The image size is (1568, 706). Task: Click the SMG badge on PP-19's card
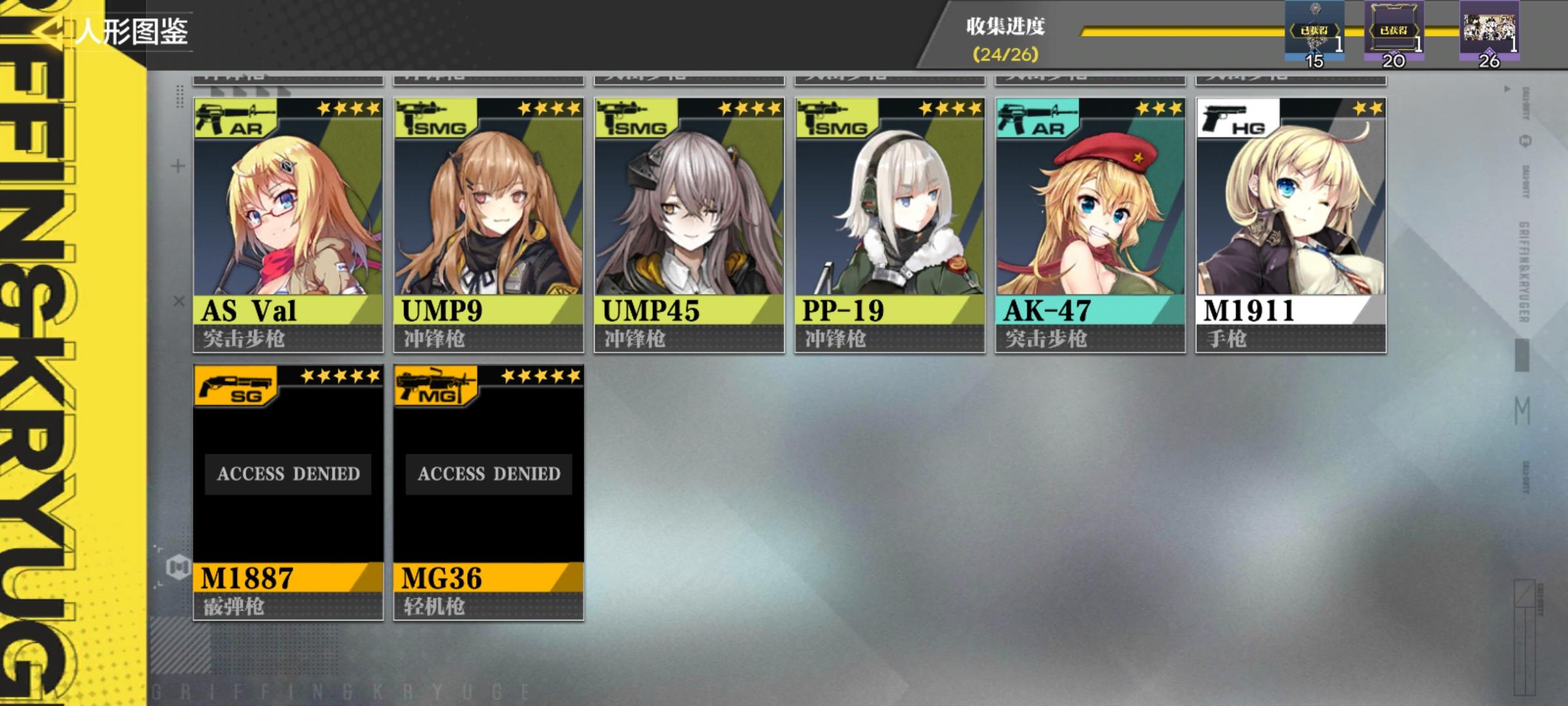pyautogui.click(x=834, y=118)
